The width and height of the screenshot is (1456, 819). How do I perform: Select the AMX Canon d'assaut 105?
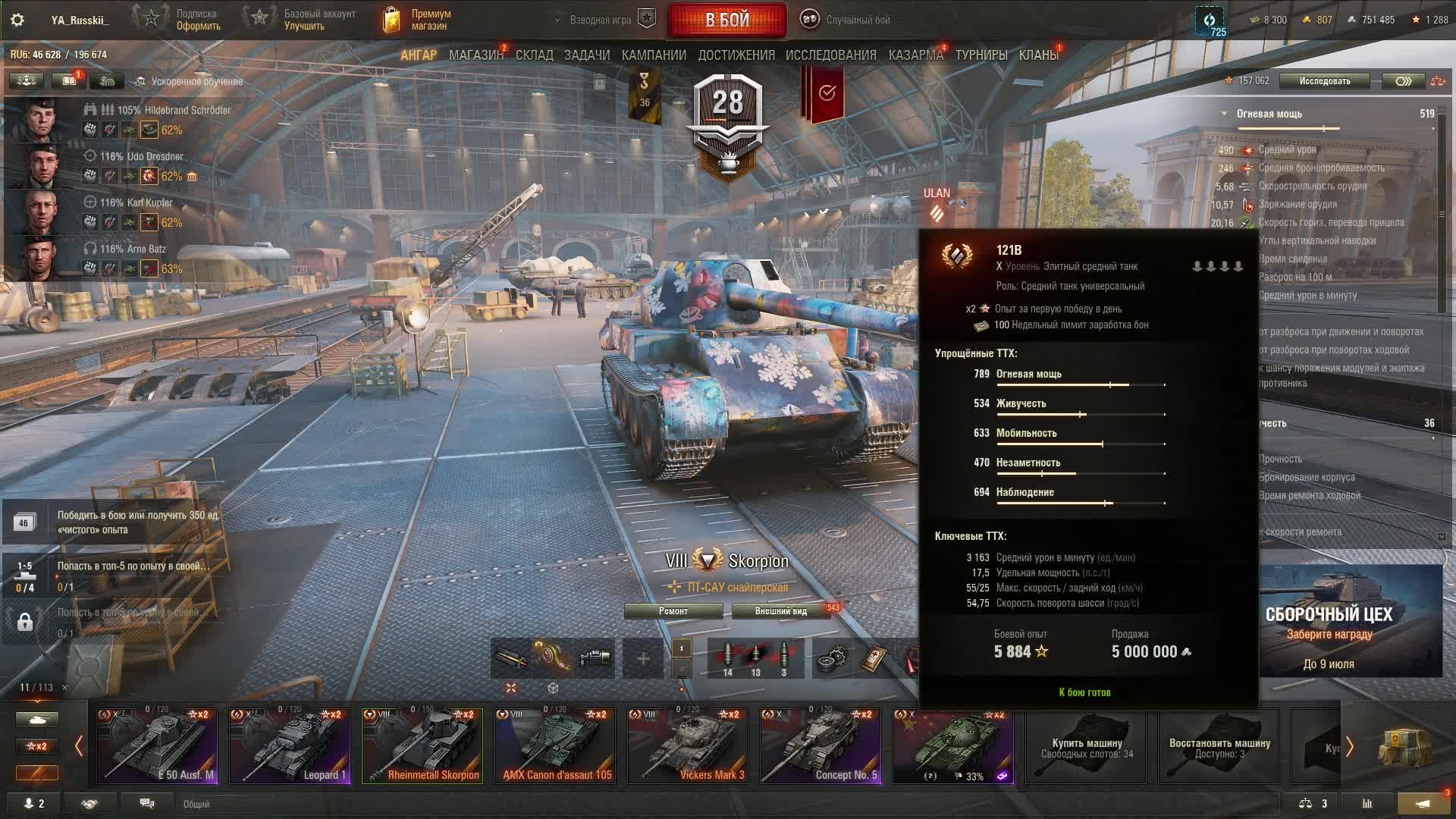coord(555,745)
